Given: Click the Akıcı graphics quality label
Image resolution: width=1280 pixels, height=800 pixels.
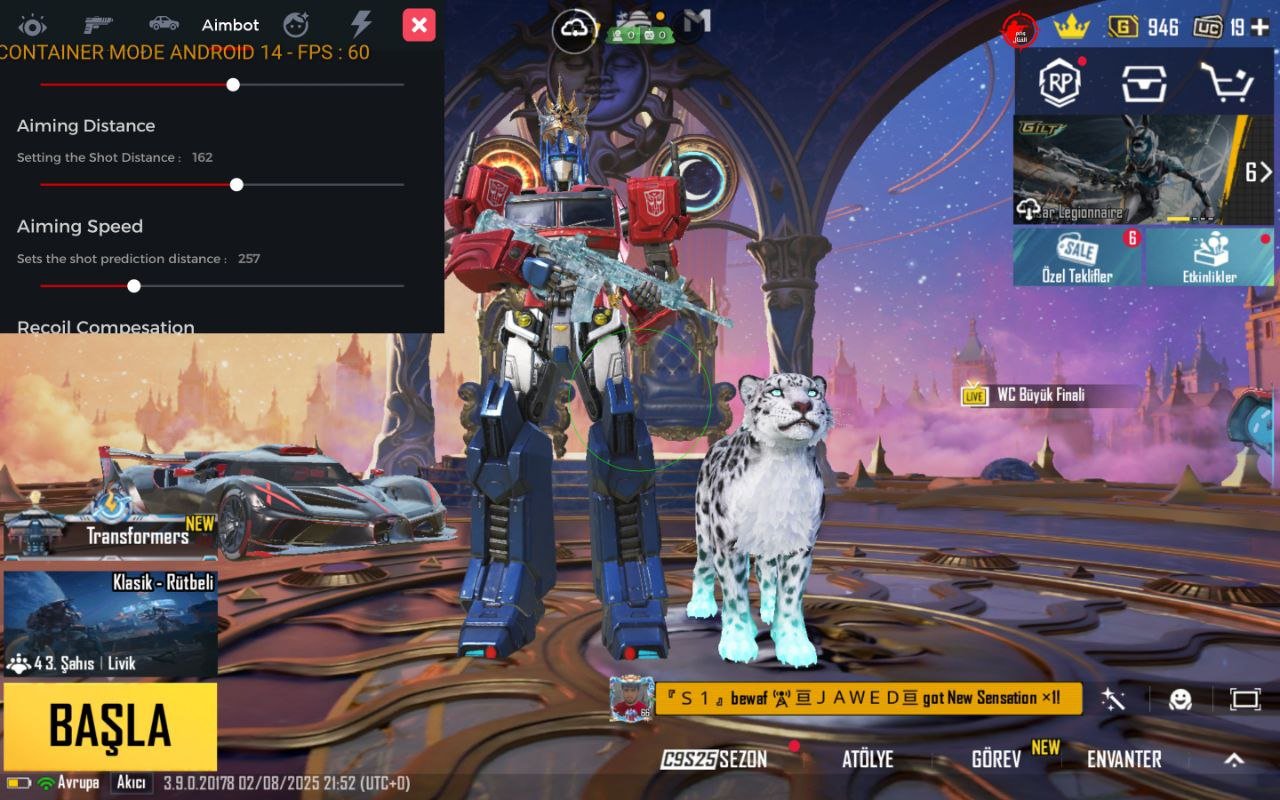Looking at the screenshot, I should tap(131, 783).
